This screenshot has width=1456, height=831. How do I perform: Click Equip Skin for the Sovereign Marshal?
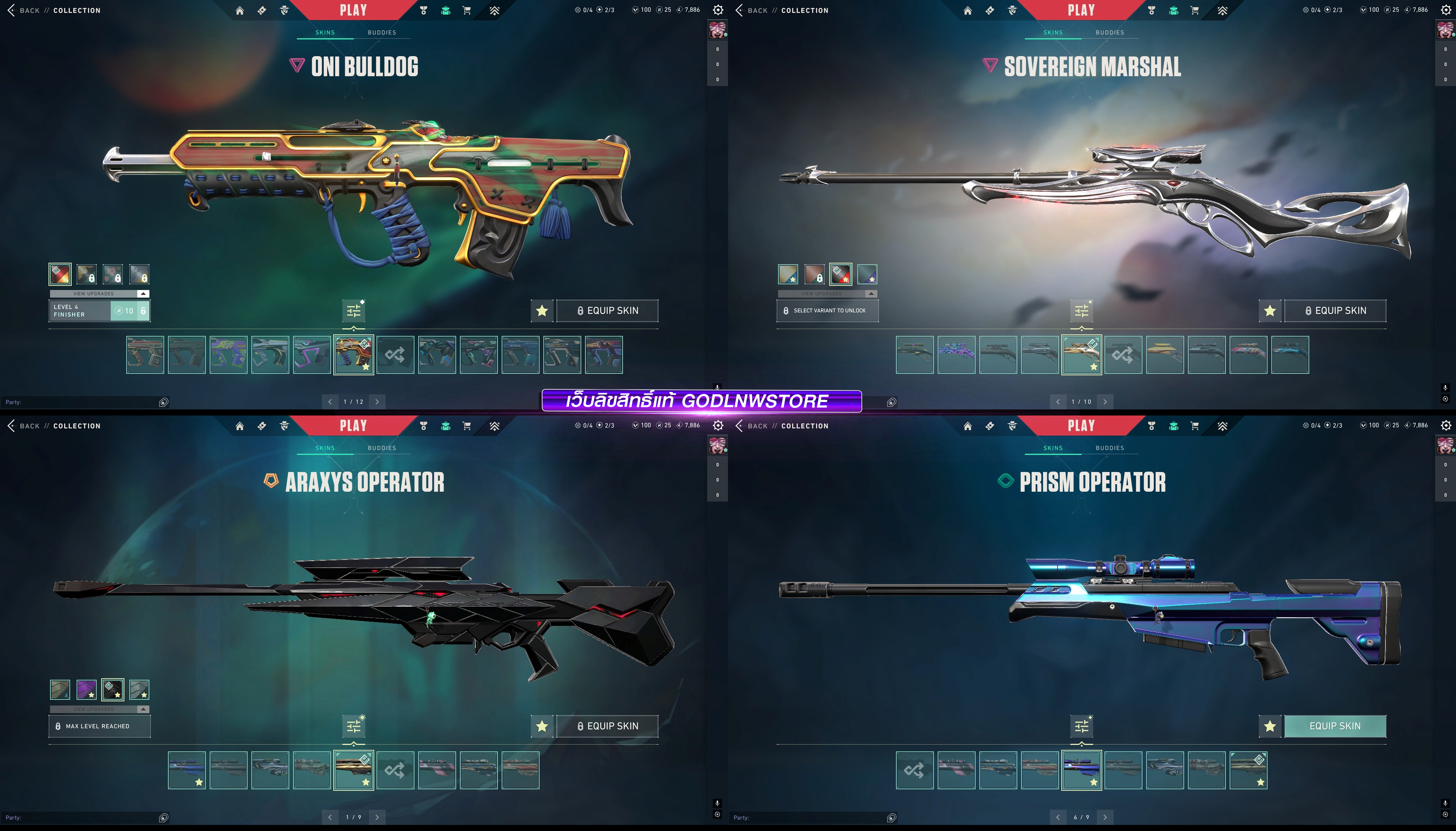(x=1334, y=310)
